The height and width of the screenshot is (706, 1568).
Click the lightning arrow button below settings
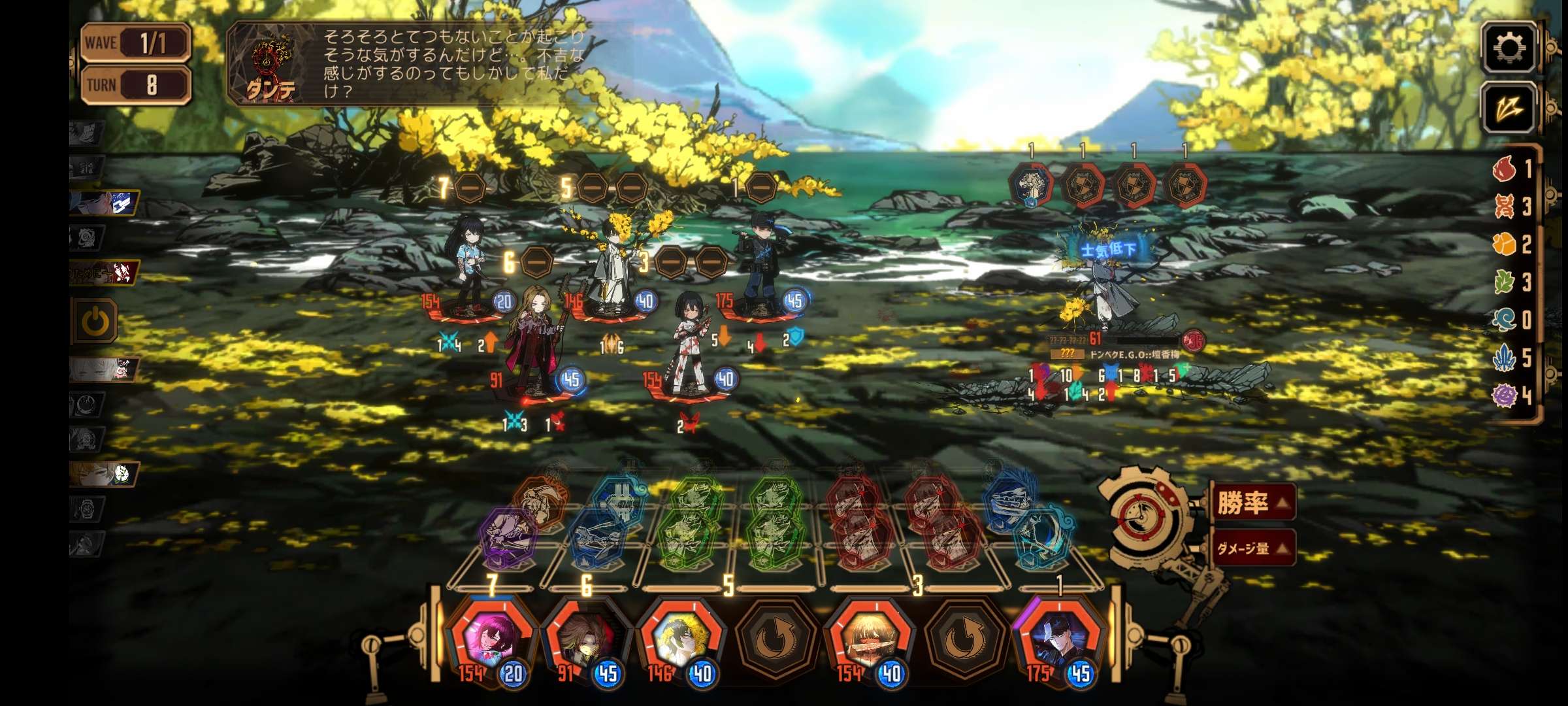(x=1508, y=108)
